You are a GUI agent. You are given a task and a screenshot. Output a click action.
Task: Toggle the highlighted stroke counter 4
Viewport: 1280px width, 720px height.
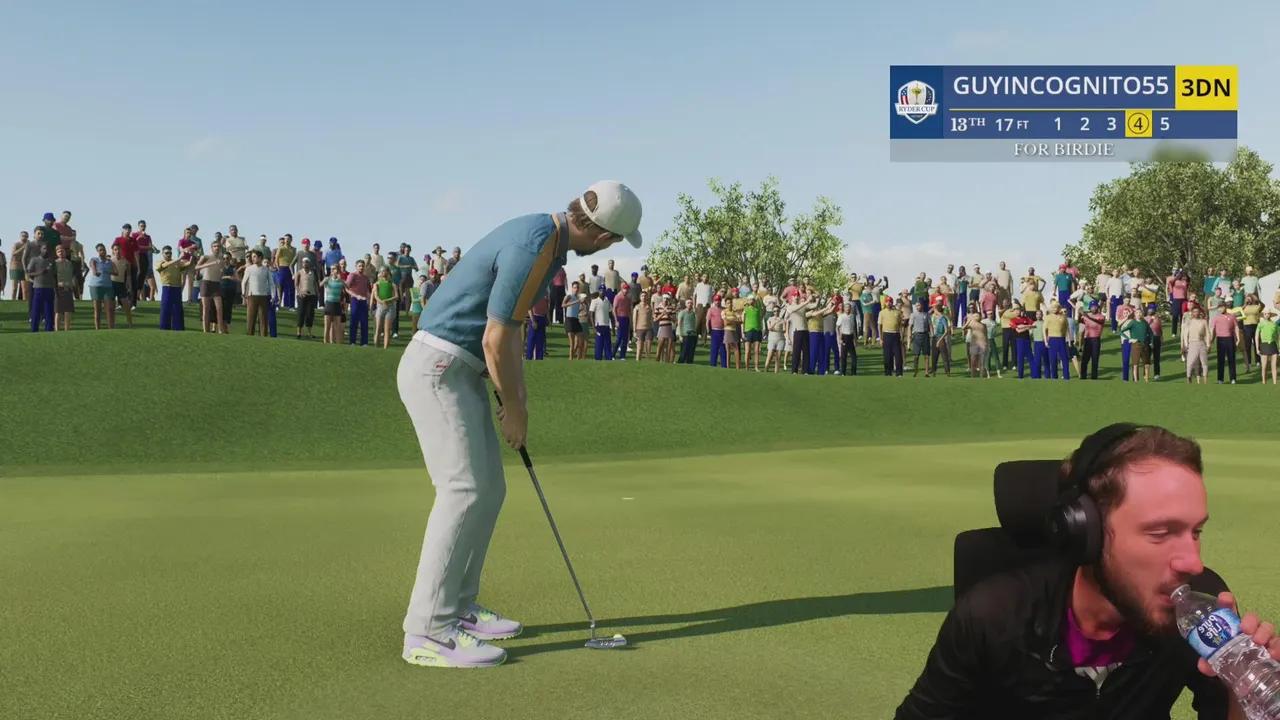pyautogui.click(x=1137, y=124)
